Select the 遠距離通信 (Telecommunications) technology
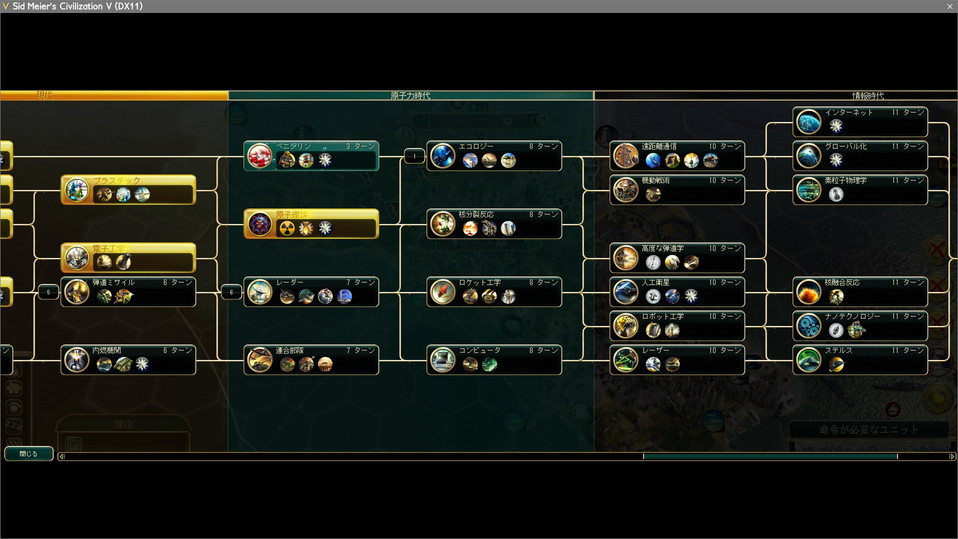Viewport: 958px width, 539px height. pyautogui.click(x=678, y=156)
